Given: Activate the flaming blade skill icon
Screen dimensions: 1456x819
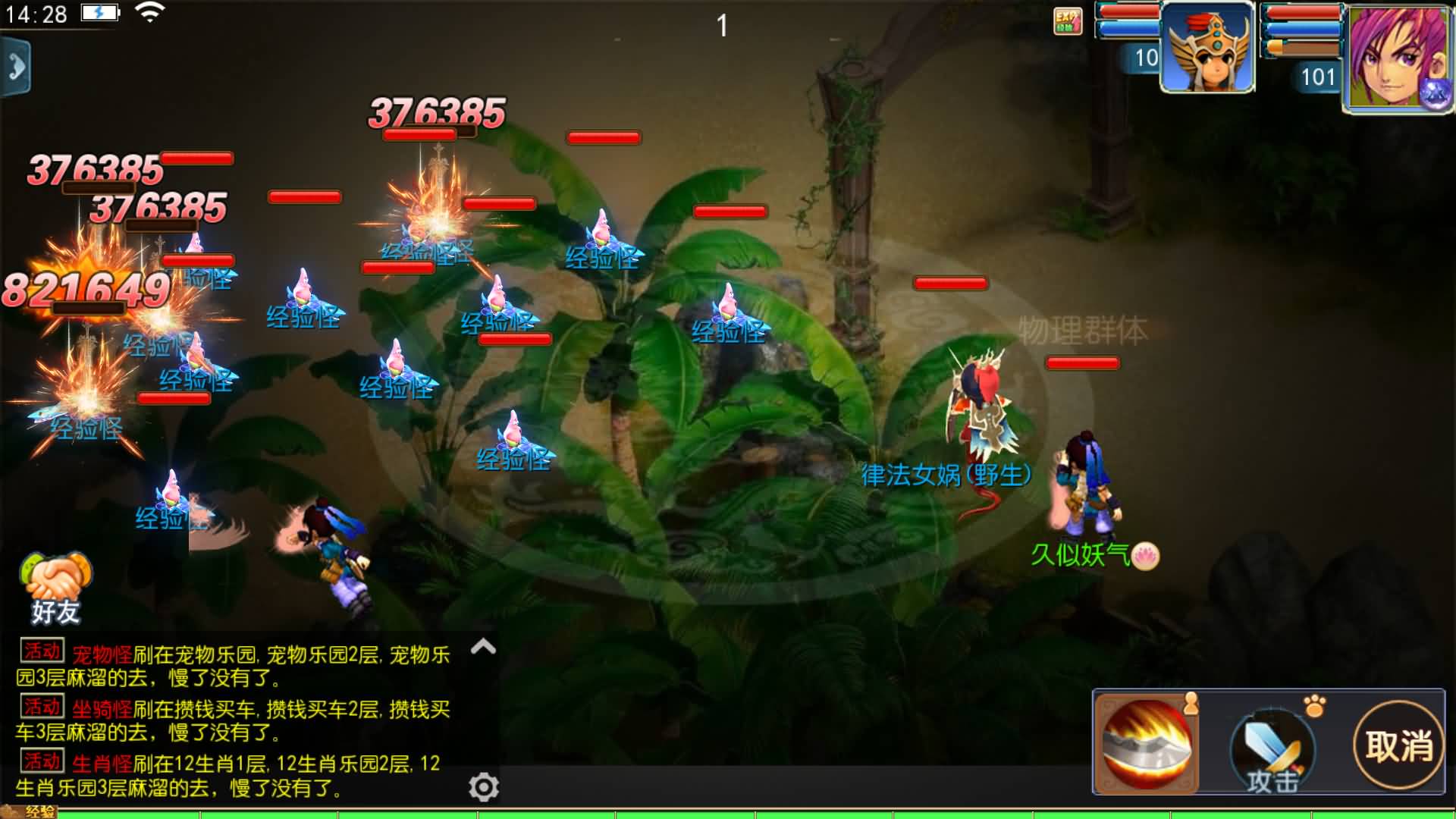Looking at the screenshot, I should (x=1147, y=743).
